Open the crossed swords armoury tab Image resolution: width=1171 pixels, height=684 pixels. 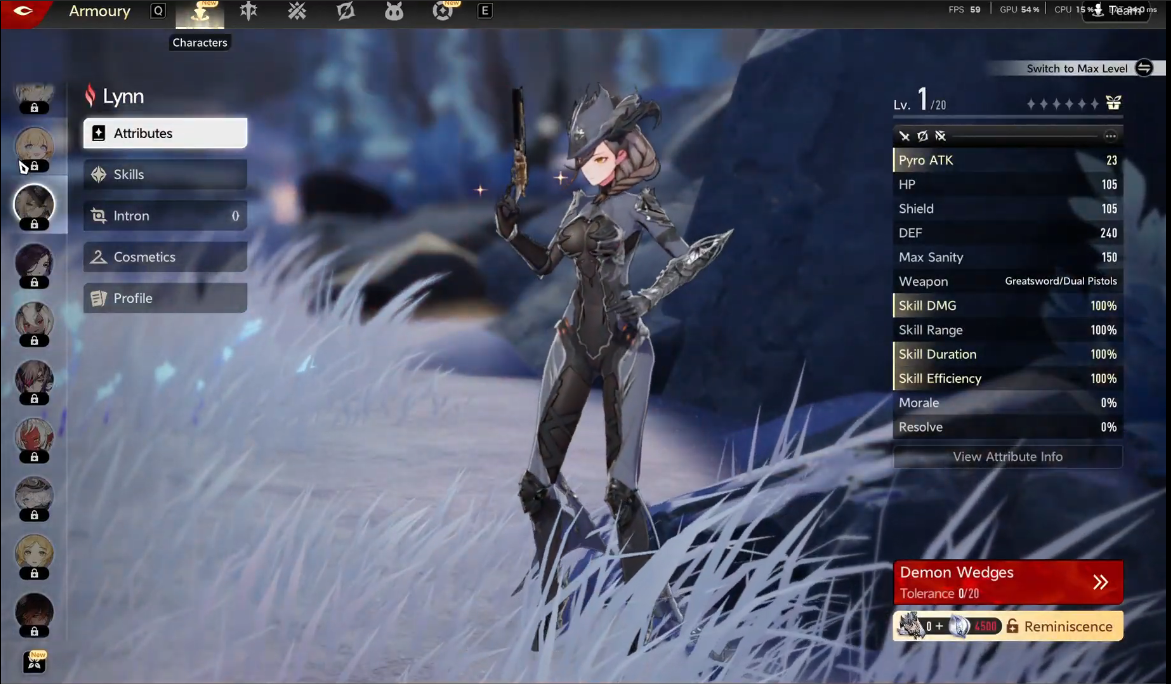[297, 11]
